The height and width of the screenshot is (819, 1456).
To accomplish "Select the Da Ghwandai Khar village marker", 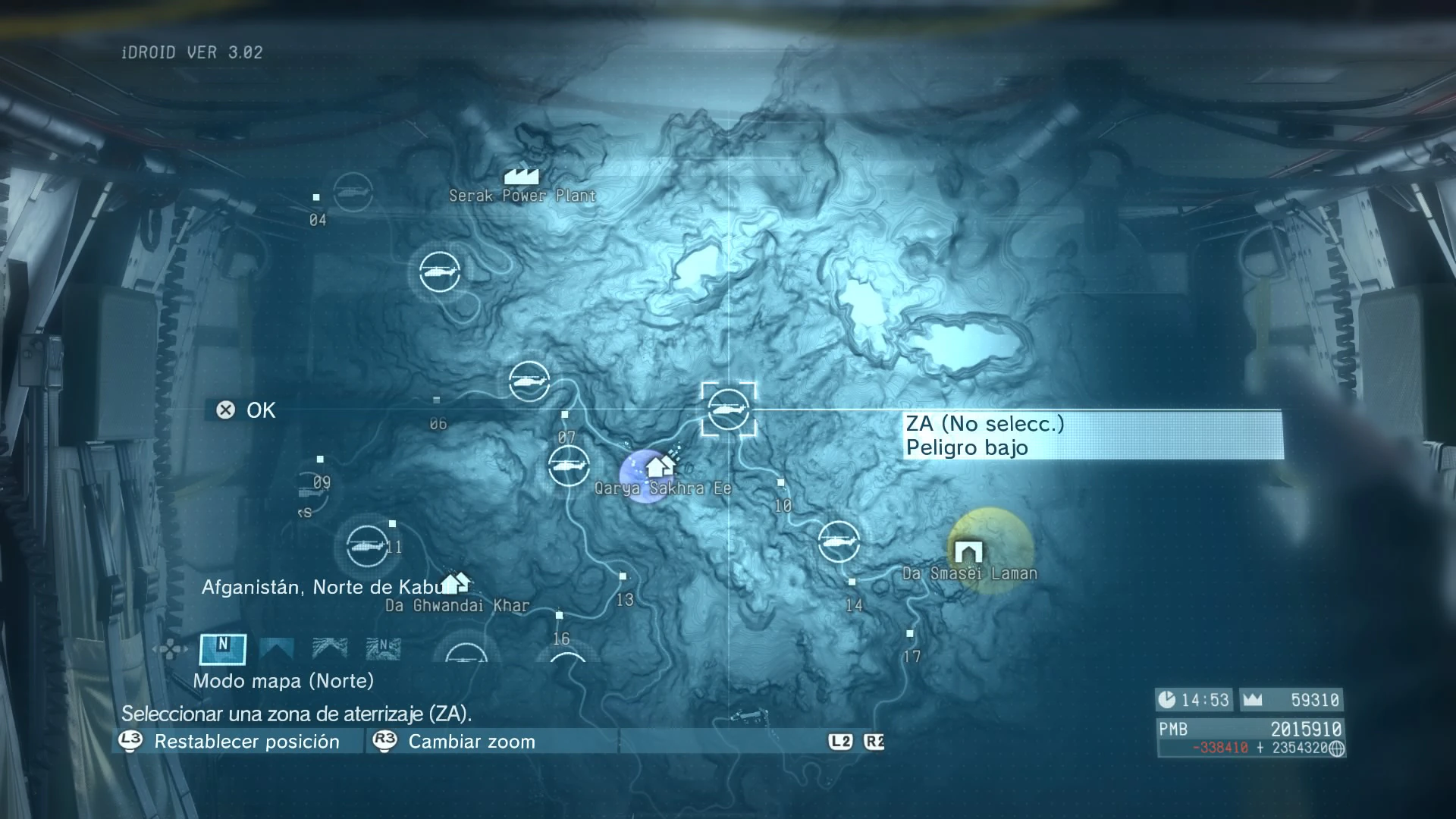I will (x=455, y=583).
